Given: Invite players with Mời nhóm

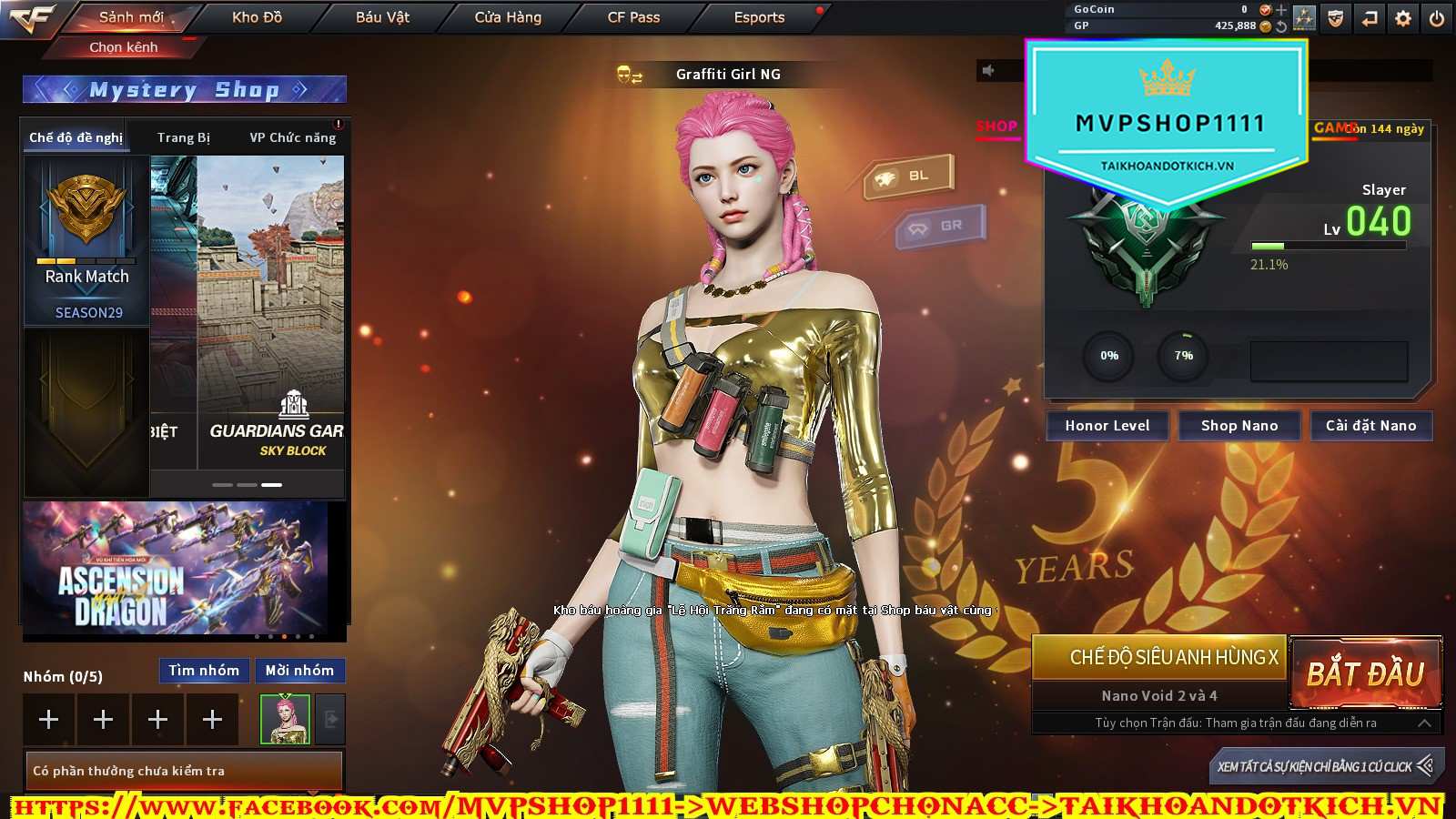Looking at the screenshot, I should (299, 671).
